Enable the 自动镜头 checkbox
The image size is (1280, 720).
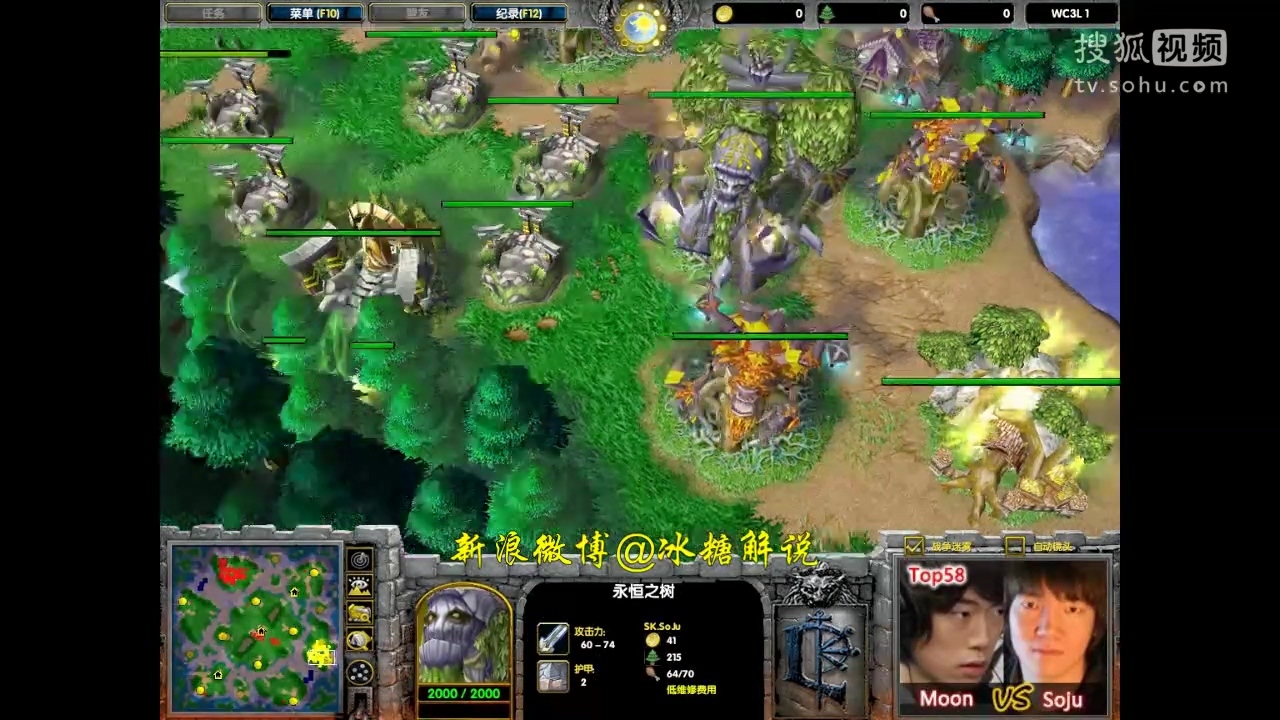1016,547
